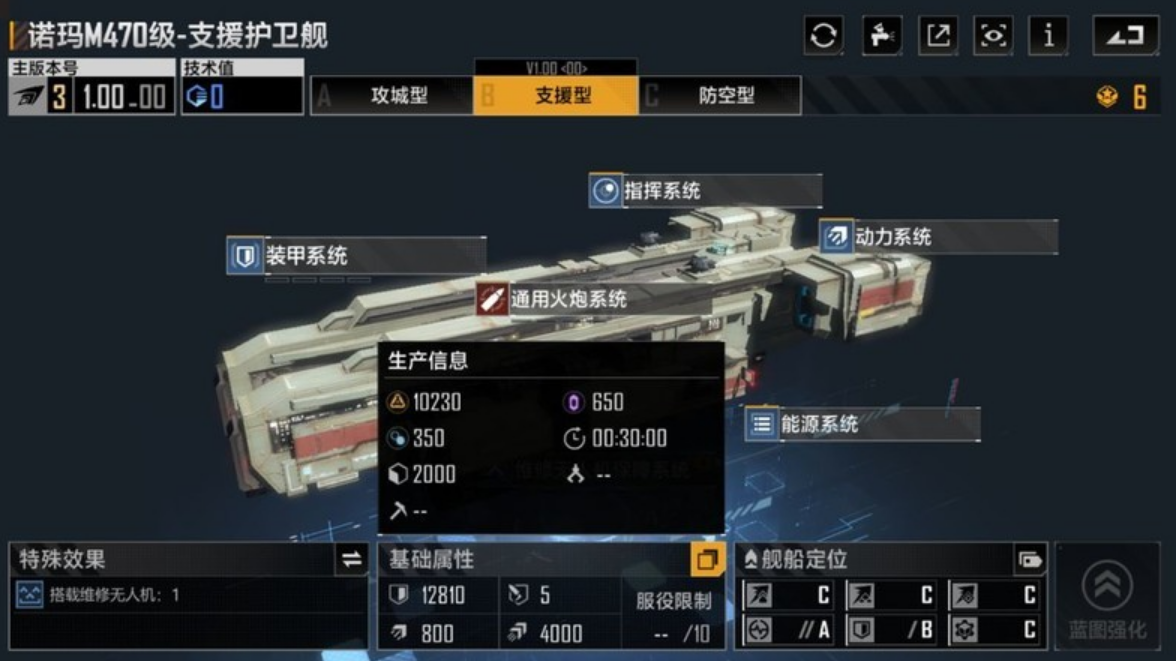The width and height of the screenshot is (1176, 661).
Task: Select the 支援型 variant tab
Action: 556,96
